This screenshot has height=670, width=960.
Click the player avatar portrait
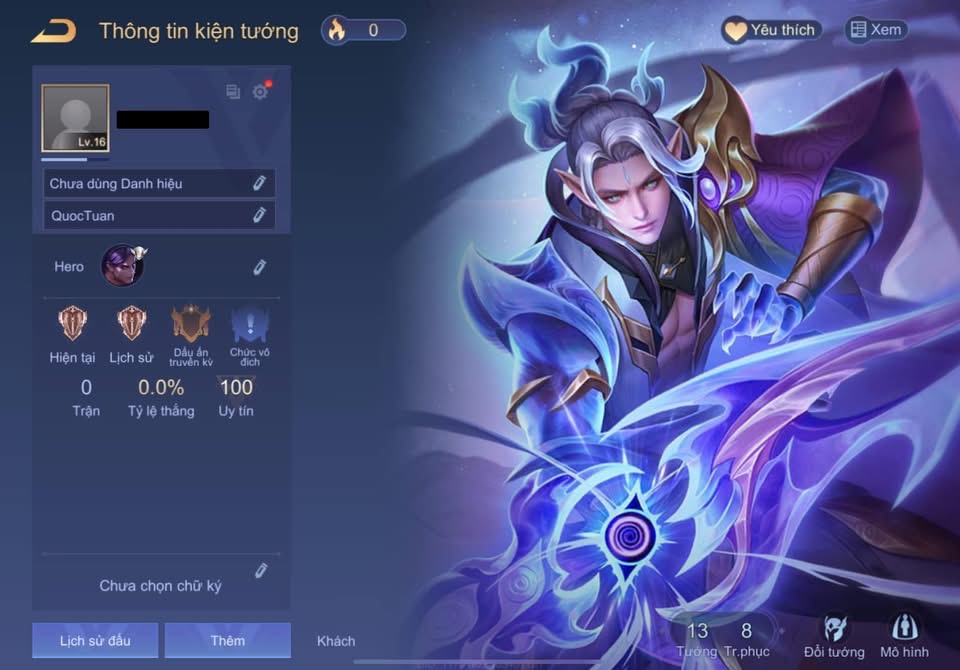75,118
